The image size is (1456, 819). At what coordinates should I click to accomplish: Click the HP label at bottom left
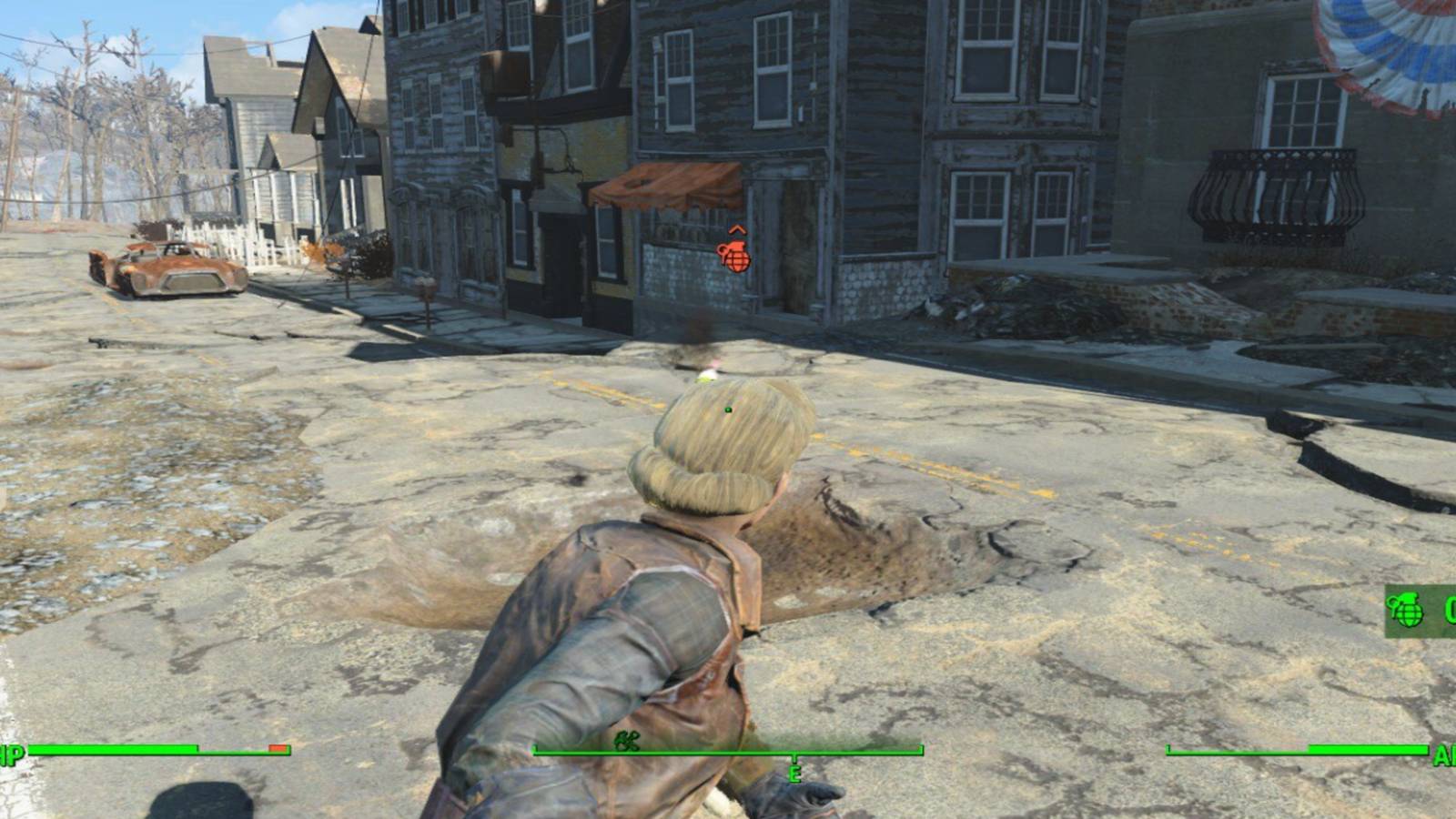12,753
